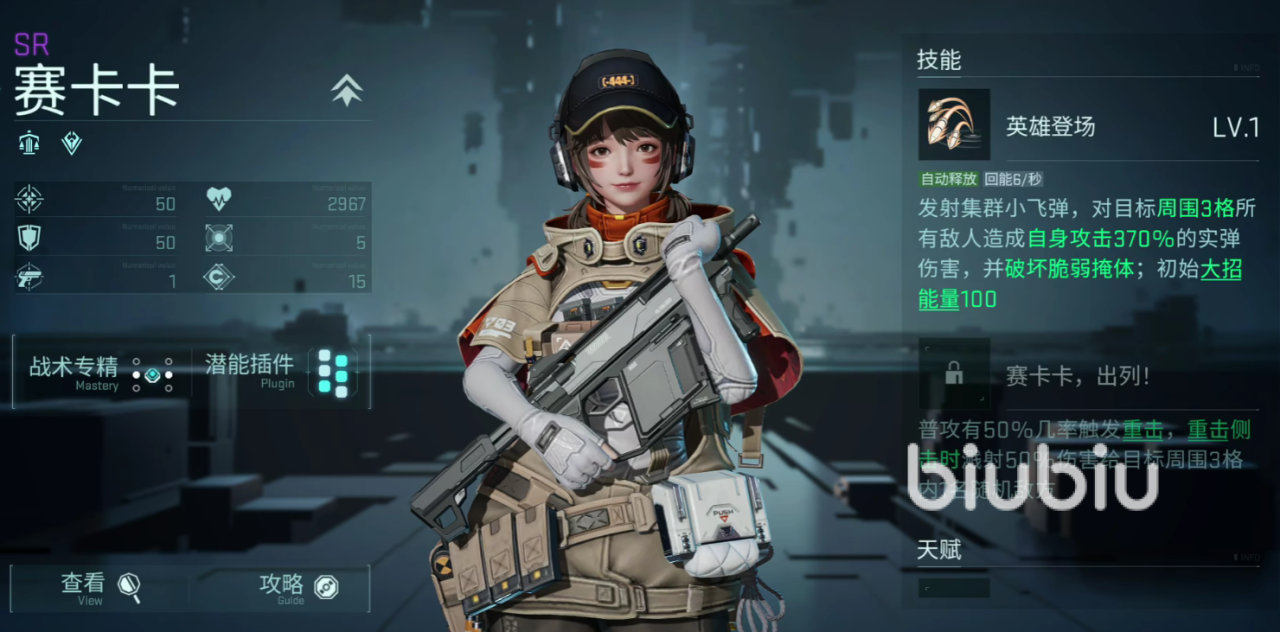Open 潜能插件 Plugin panel
The image size is (1280, 632).
(280, 372)
